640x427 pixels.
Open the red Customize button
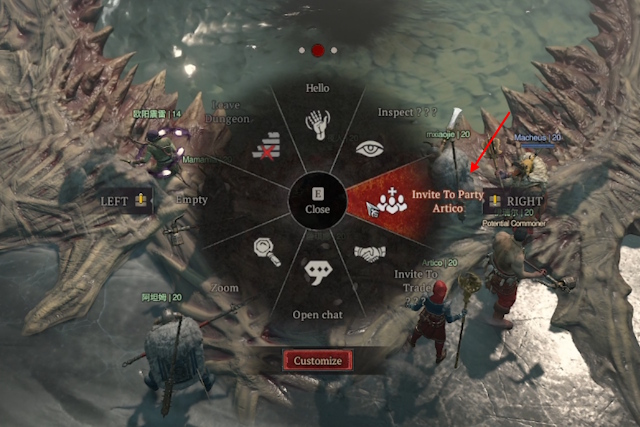[317, 360]
